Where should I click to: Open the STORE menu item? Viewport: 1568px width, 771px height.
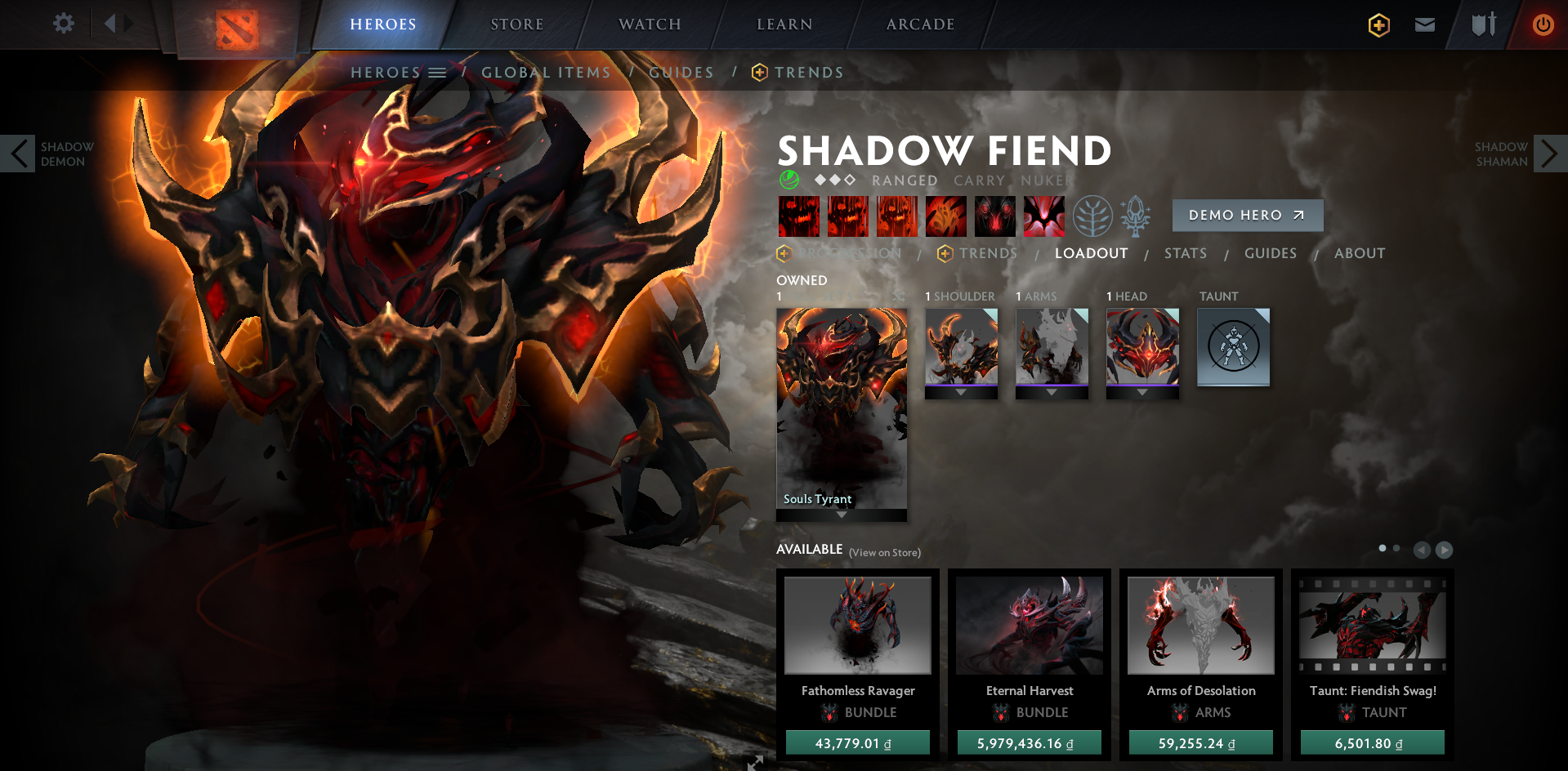click(x=516, y=24)
